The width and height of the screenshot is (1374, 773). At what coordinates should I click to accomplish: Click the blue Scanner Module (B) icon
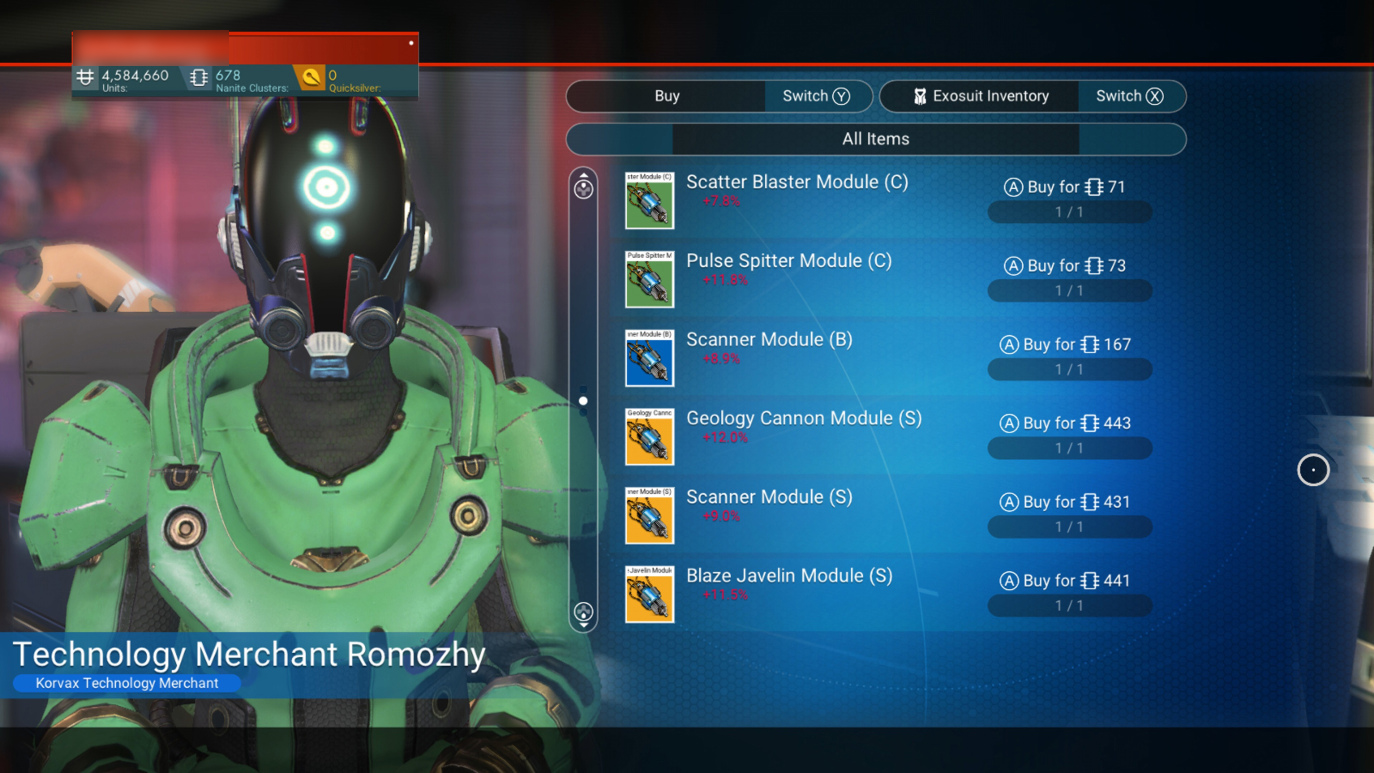click(650, 358)
